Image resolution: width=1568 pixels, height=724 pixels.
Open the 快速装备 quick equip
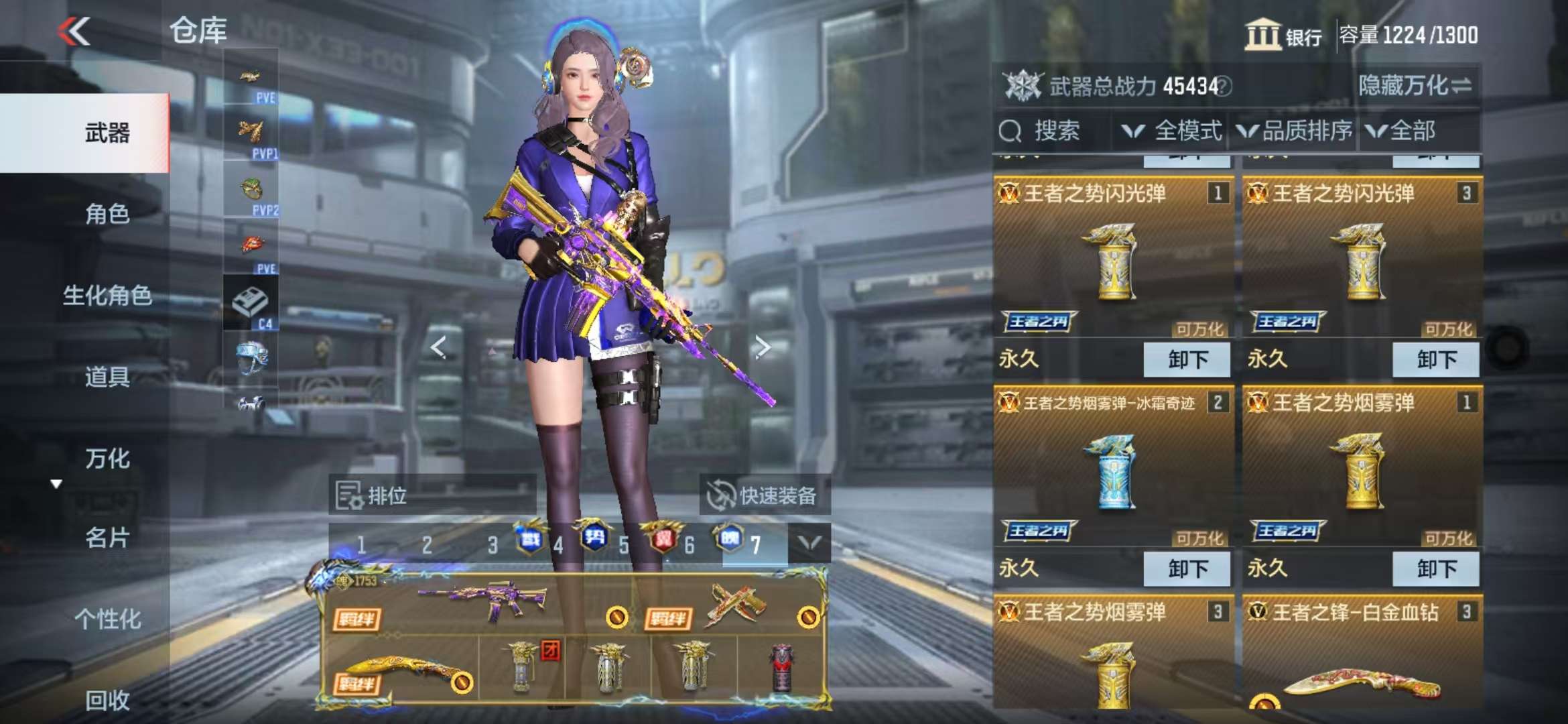[x=763, y=496]
